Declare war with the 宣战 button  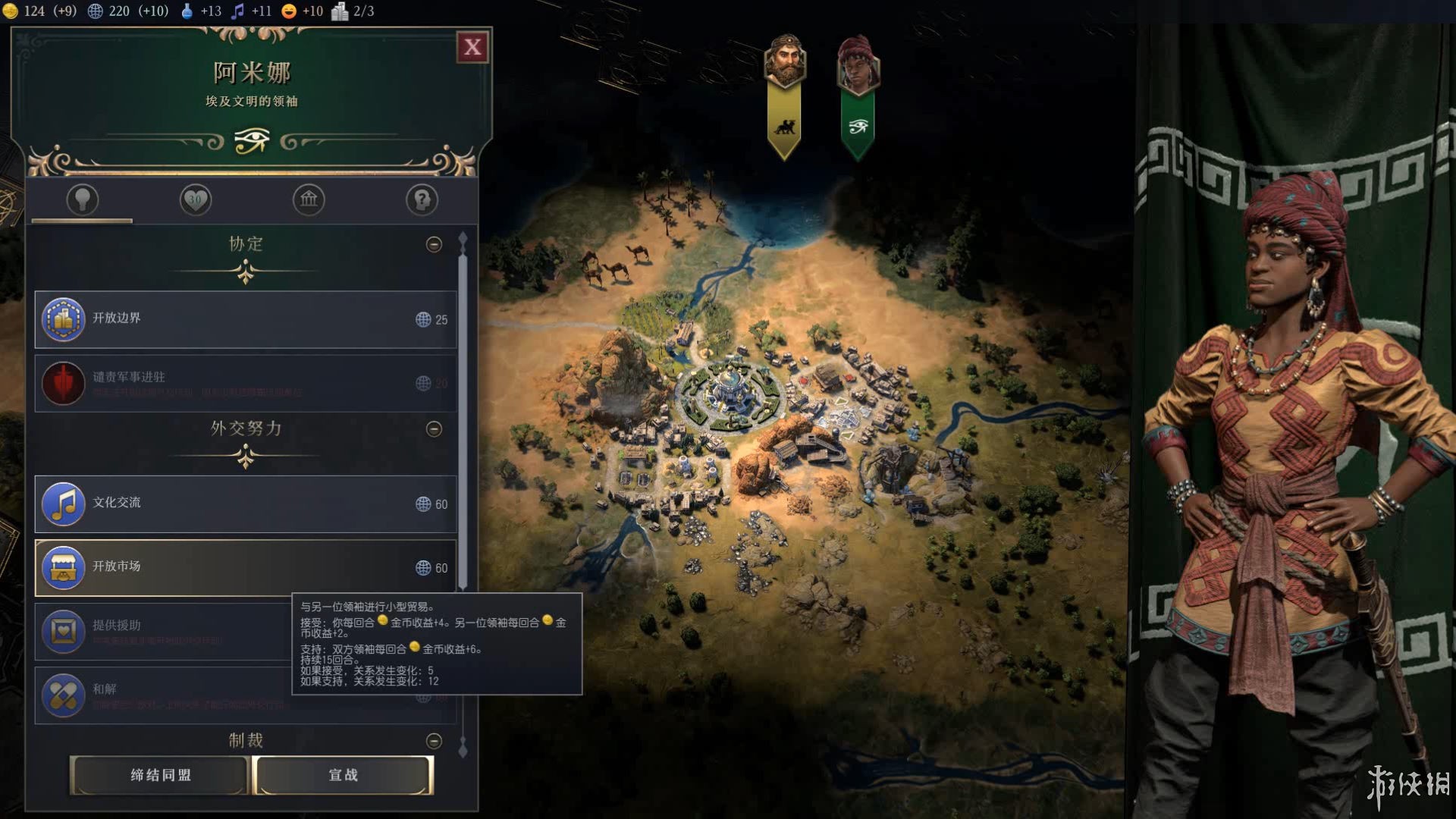[344, 775]
